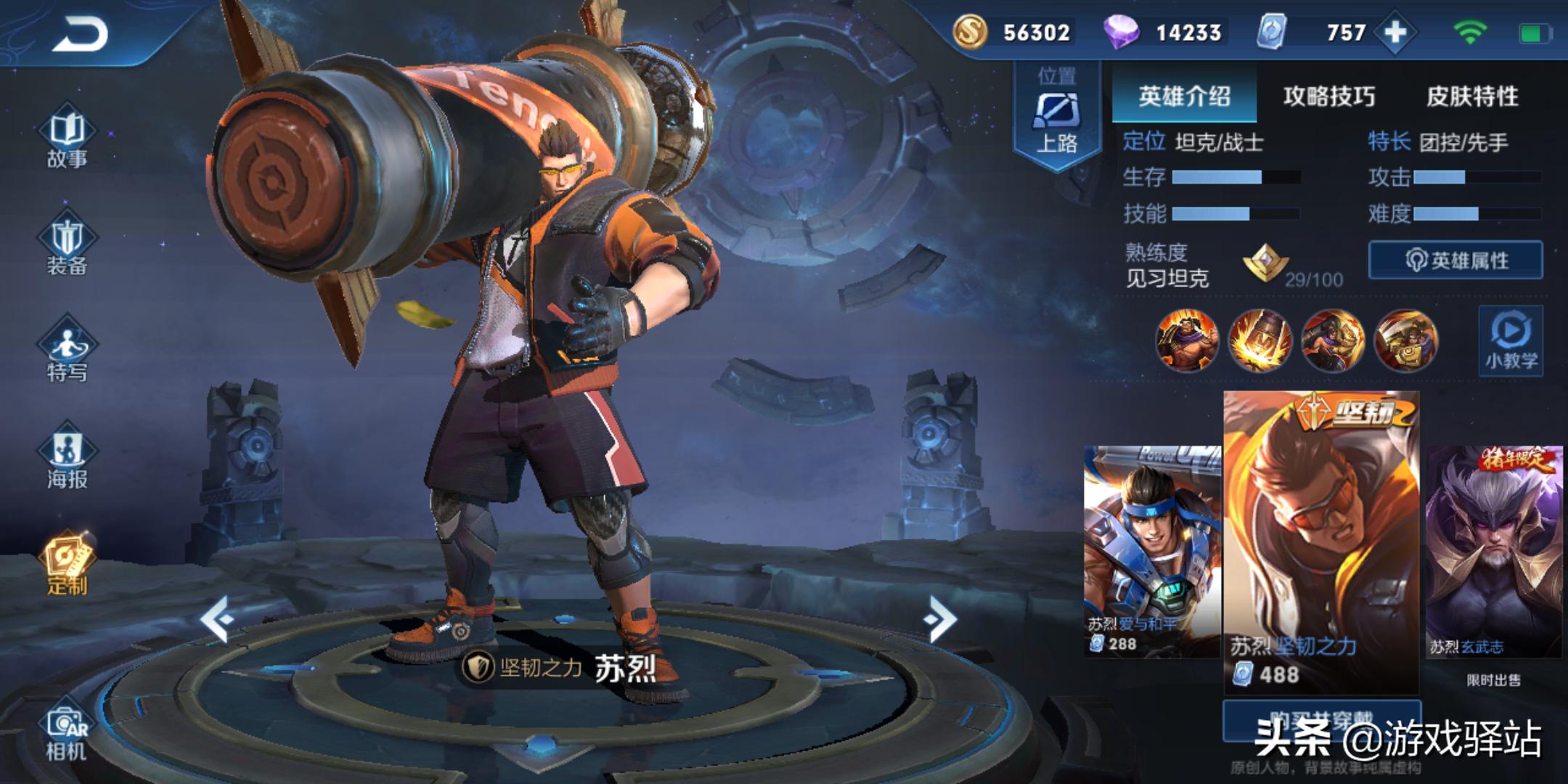Switch to the 英雄介绍 tab
Image resolution: width=1568 pixels, height=784 pixels.
pos(1184,96)
